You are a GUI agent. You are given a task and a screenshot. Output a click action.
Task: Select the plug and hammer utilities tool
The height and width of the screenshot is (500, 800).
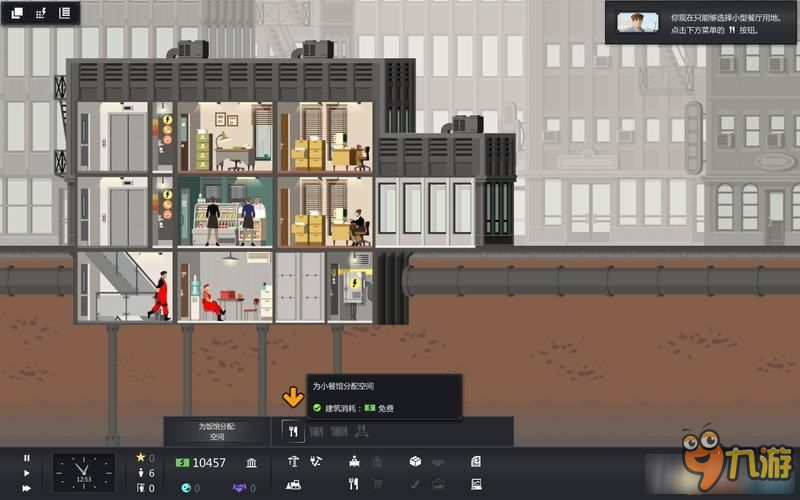tap(316, 461)
